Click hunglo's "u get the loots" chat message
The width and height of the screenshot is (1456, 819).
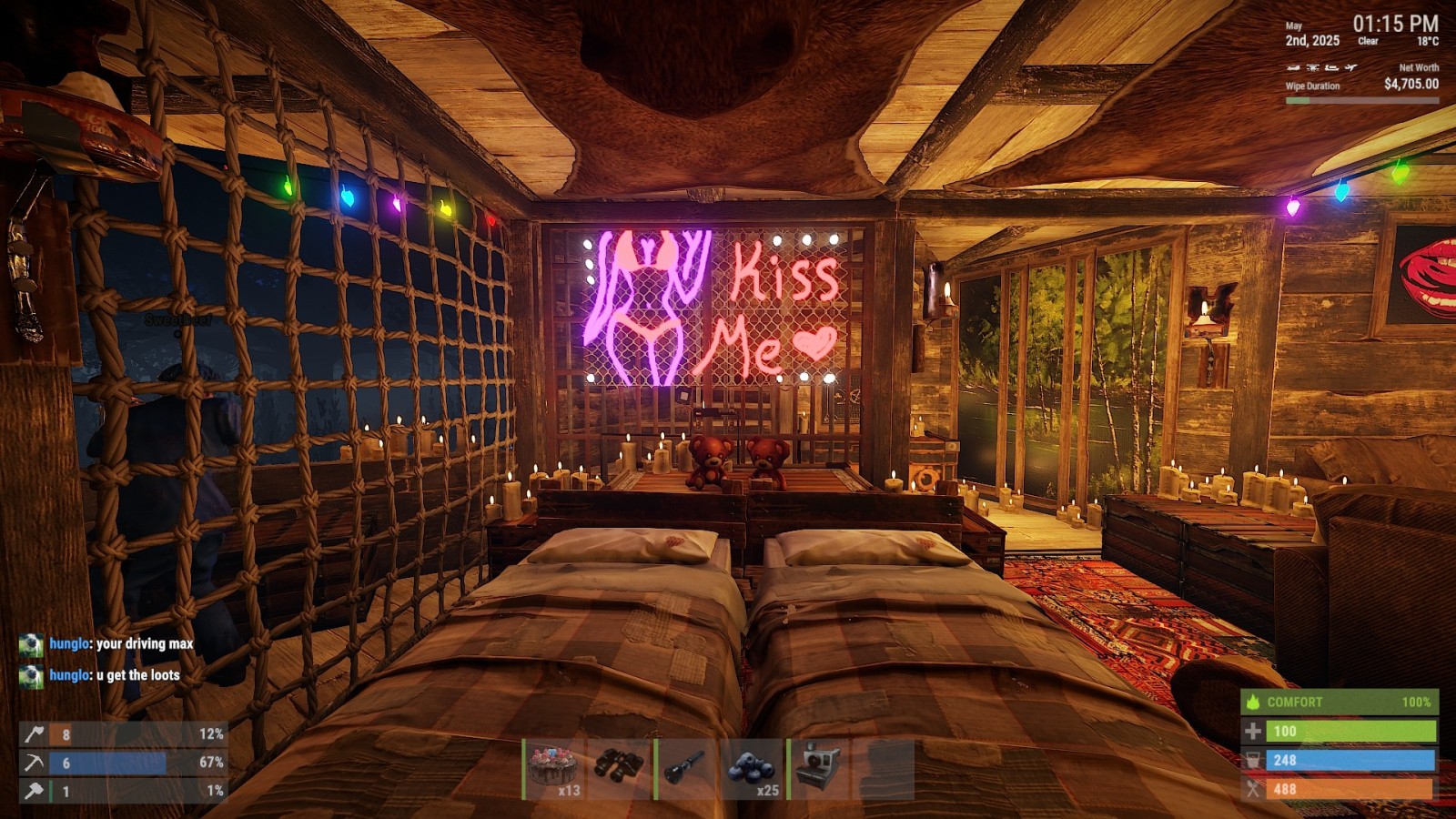pos(115,675)
